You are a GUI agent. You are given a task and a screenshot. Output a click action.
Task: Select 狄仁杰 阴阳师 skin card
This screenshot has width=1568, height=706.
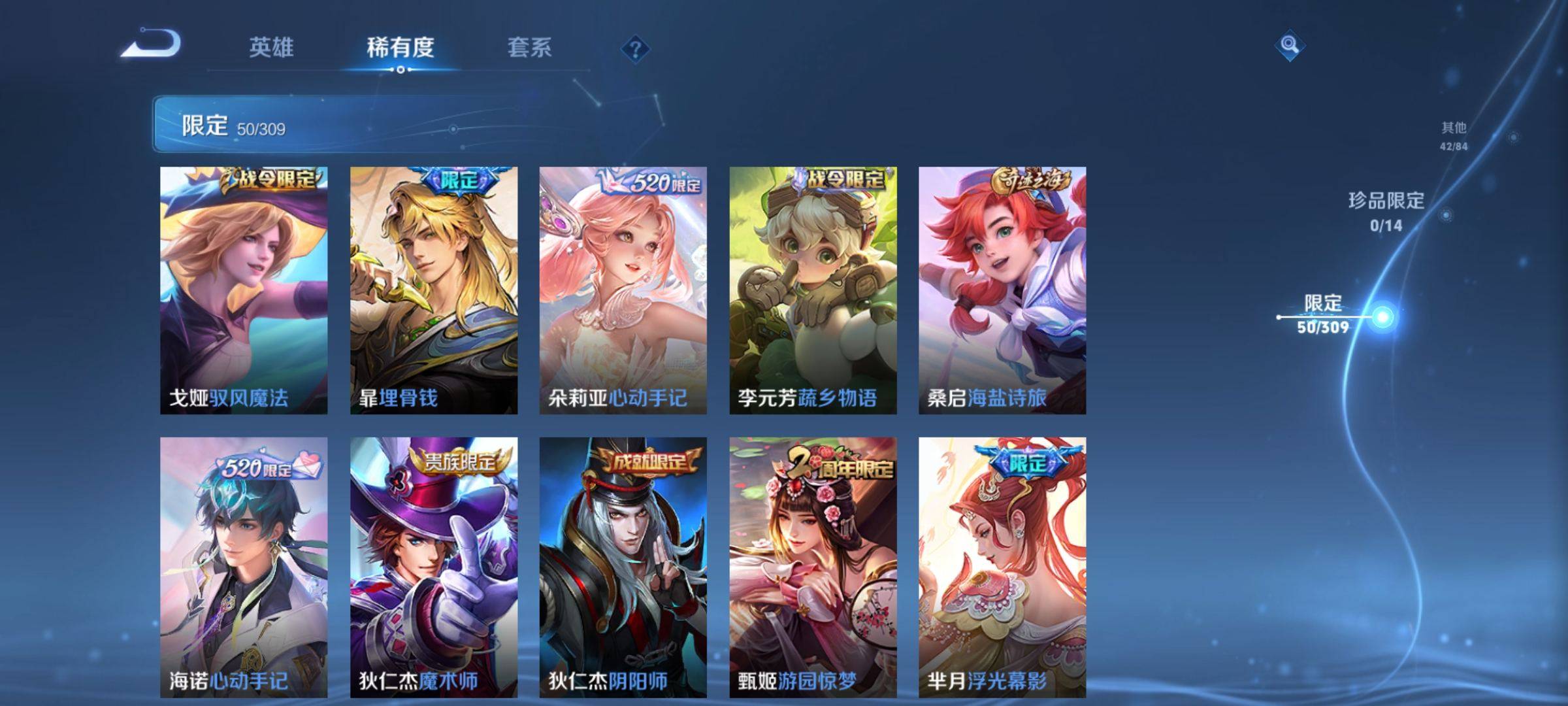(x=623, y=566)
